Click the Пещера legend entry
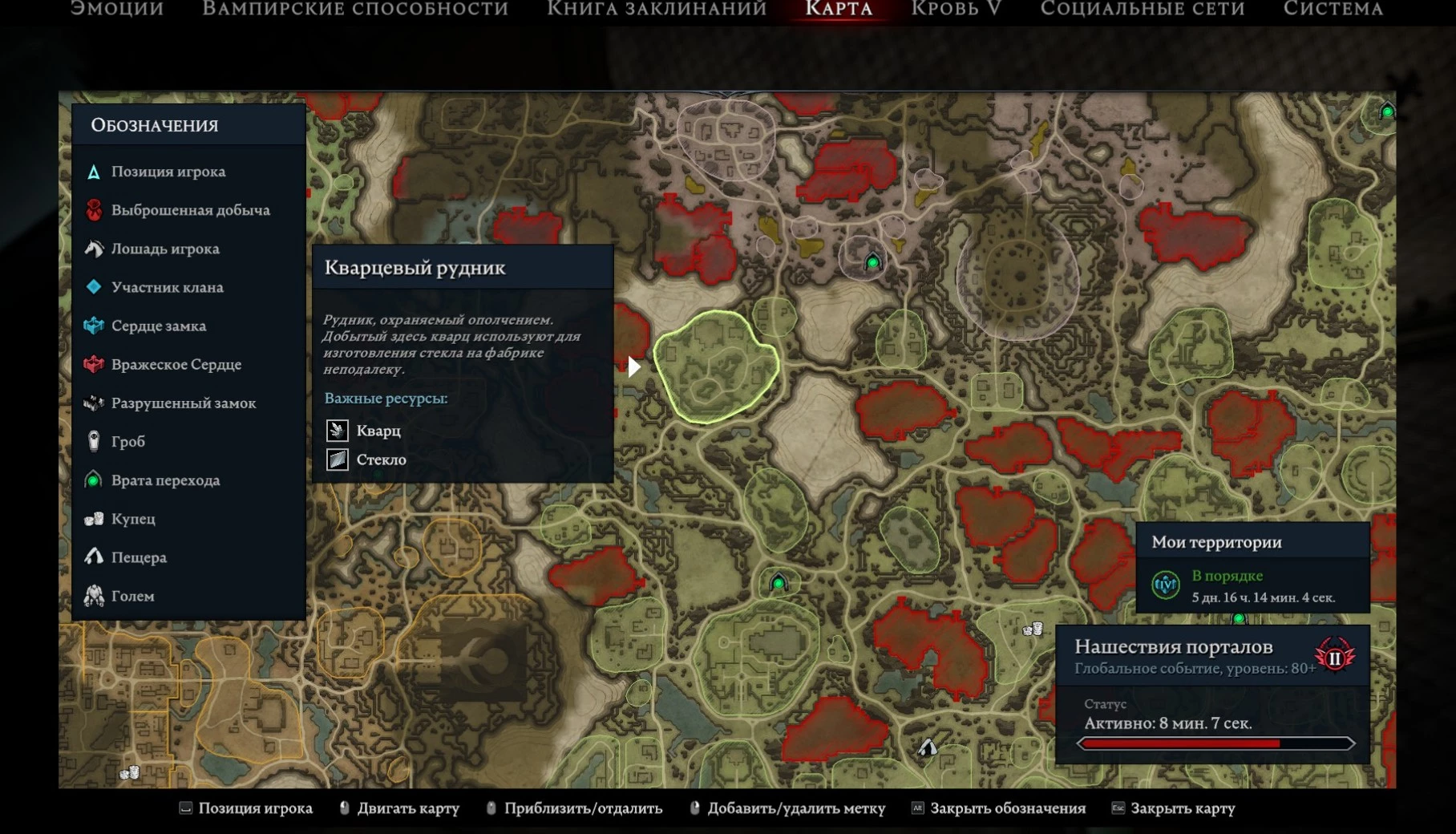Viewport: 1456px width, 834px height. [139, 557]
